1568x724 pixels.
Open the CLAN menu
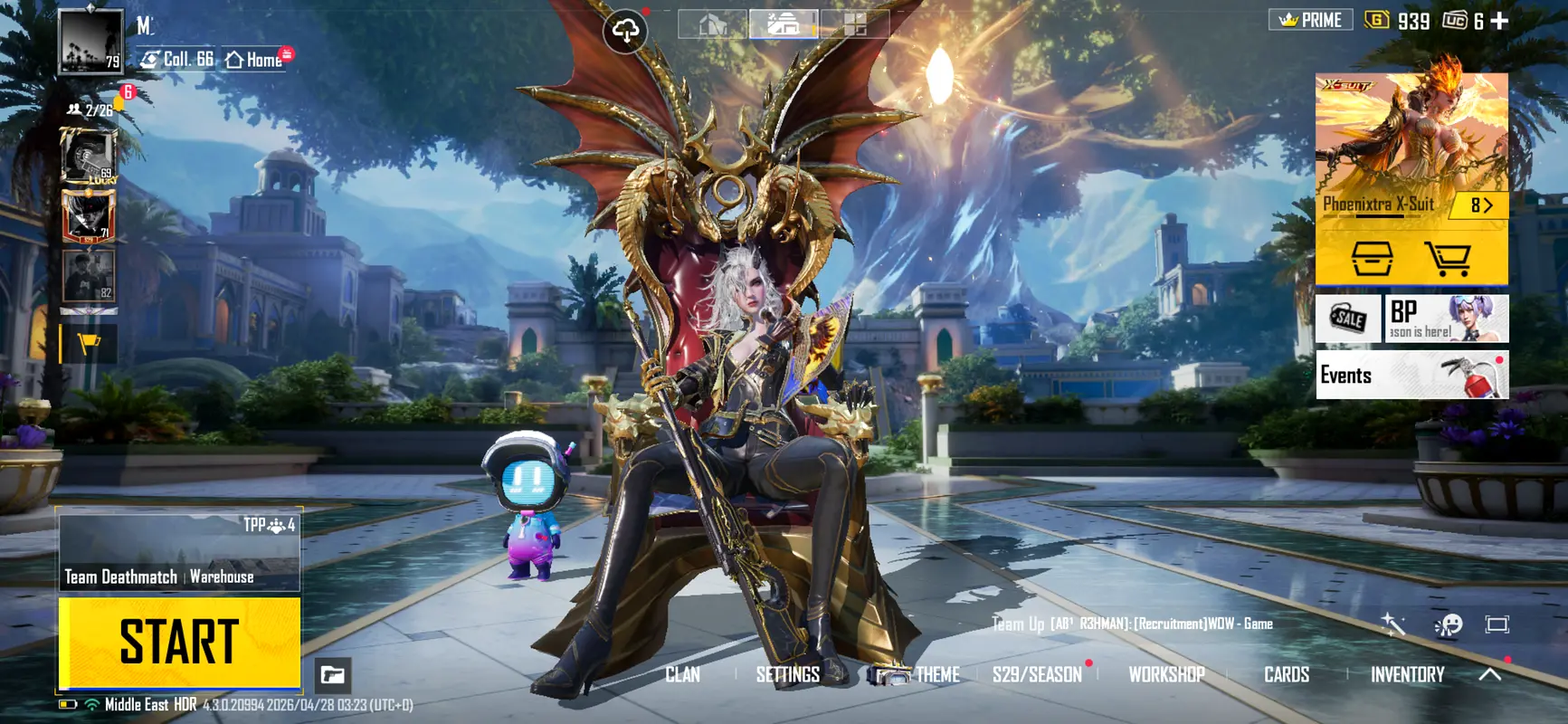682,674
